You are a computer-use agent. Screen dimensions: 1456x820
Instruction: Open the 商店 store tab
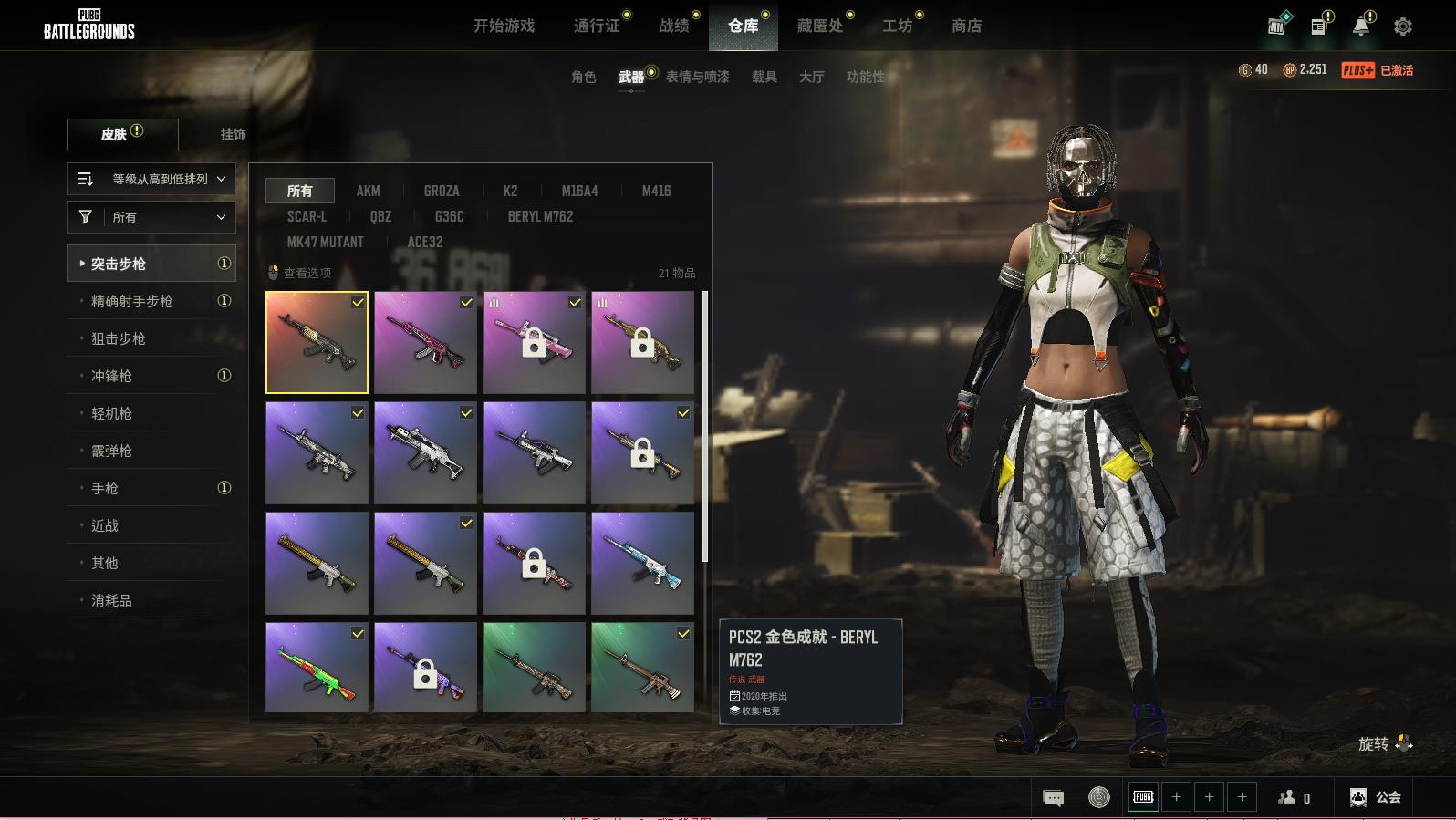coord(966,26)
